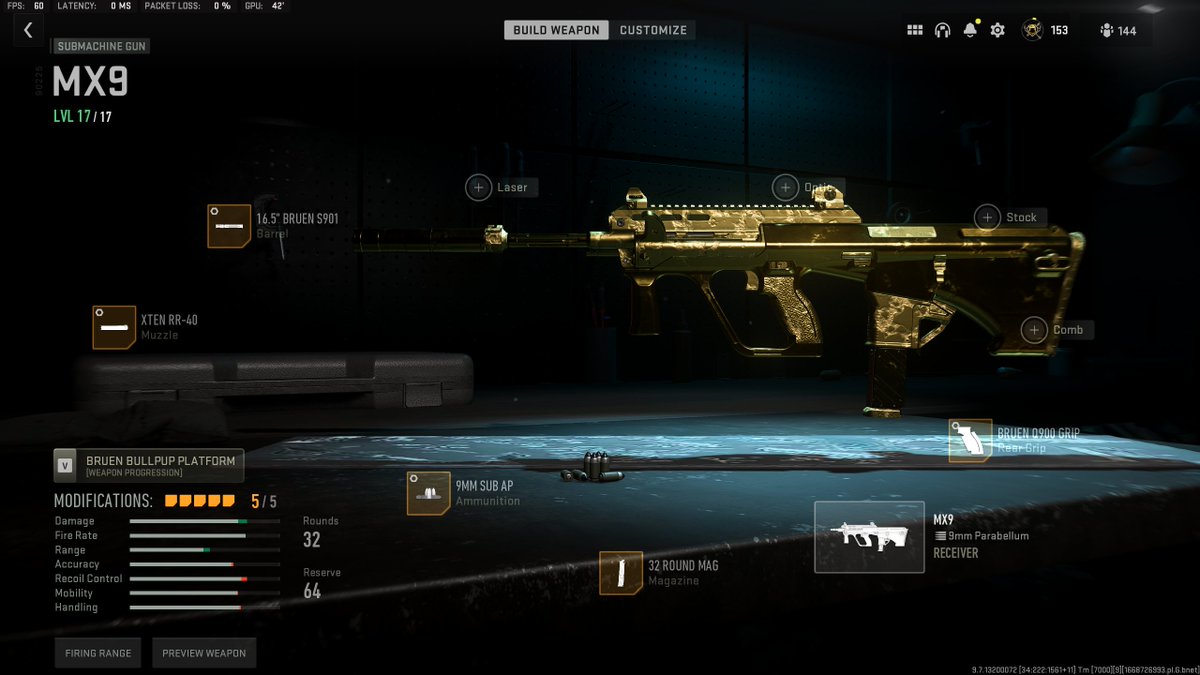Screen dimensions: 1200x675
Task: Switch to the Build Weapon tab
Action: point(556,30)
